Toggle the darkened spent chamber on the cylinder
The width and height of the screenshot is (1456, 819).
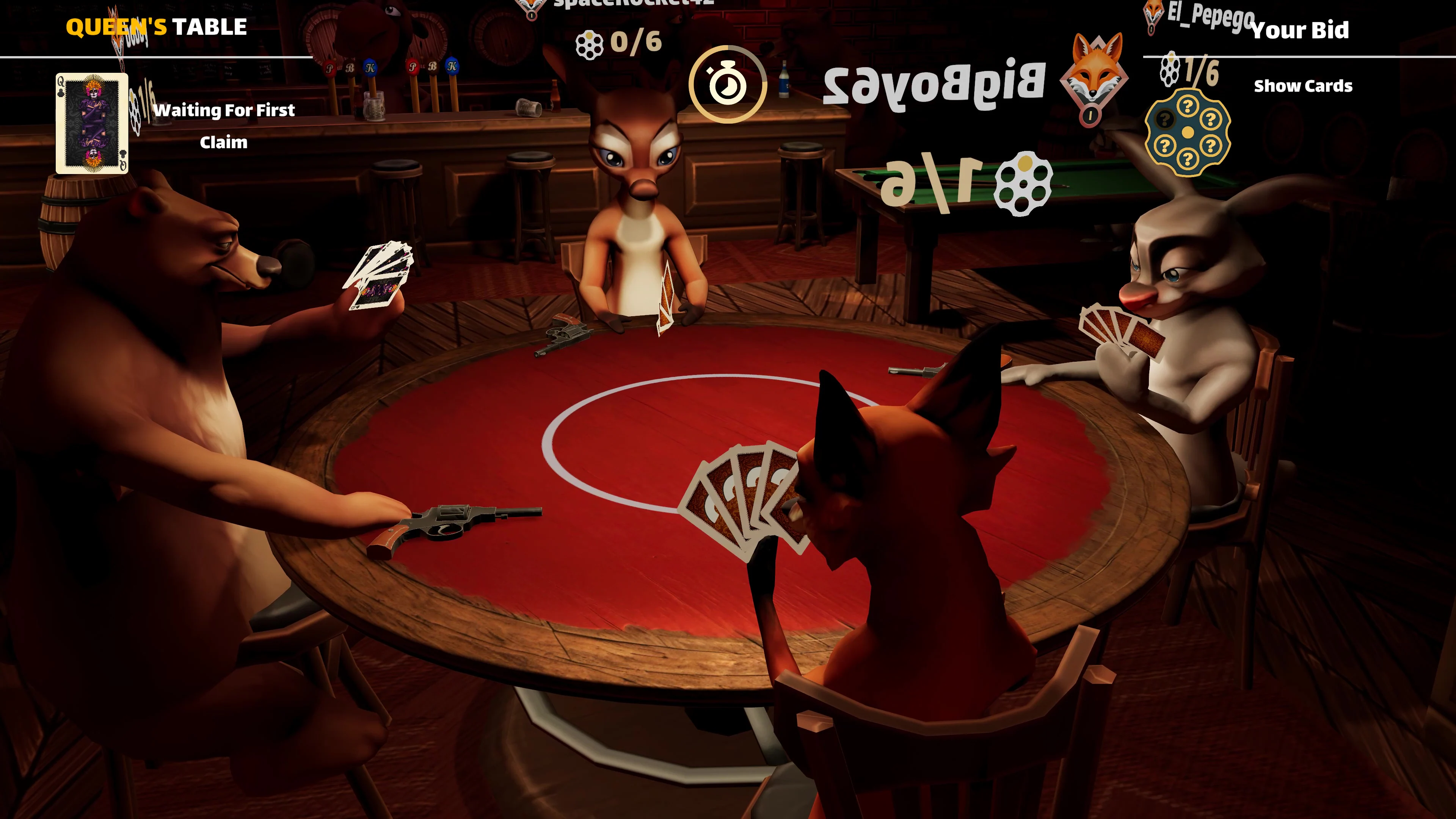click(x=1166, y=119)
